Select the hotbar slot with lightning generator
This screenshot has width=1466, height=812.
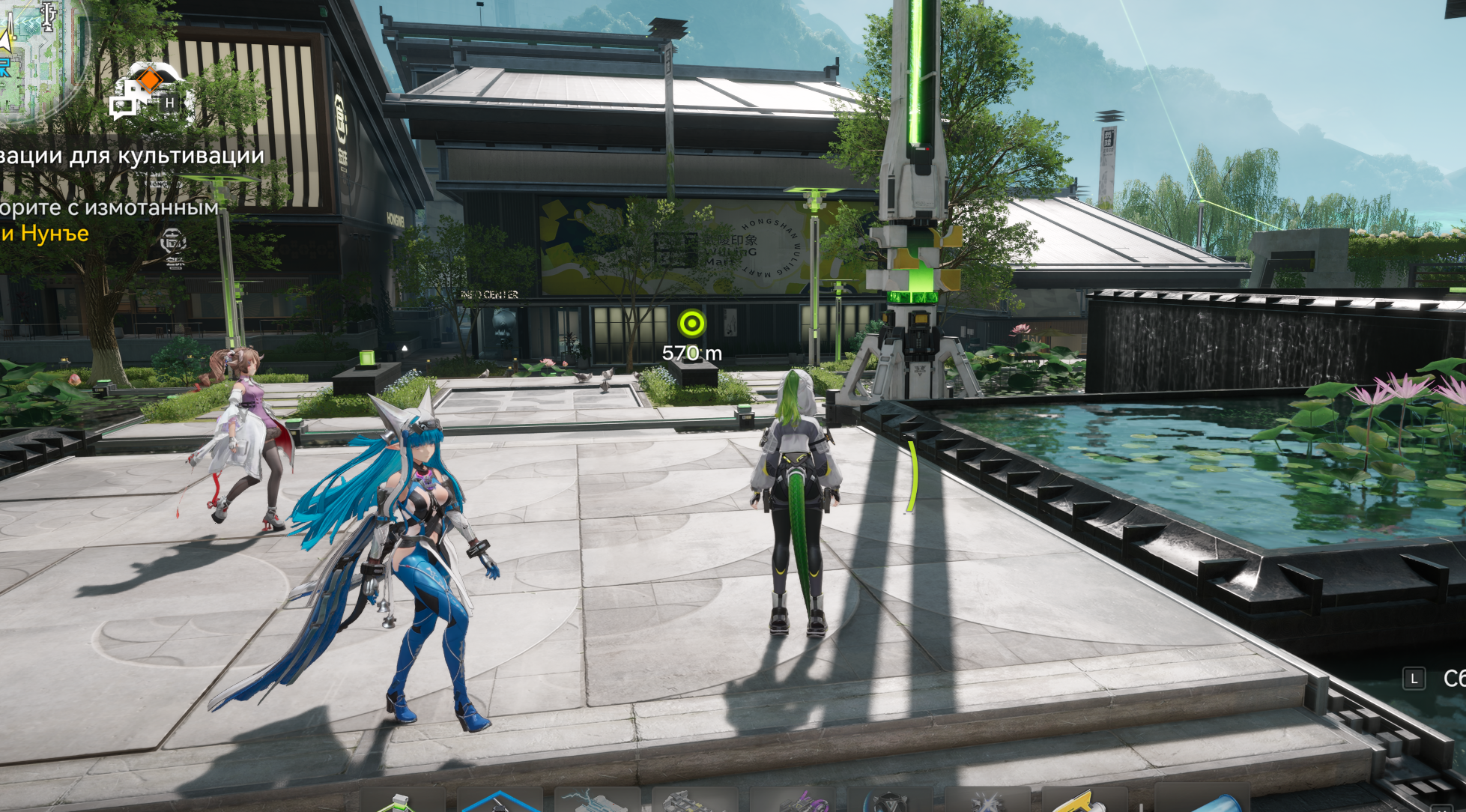tap(596, 802)
